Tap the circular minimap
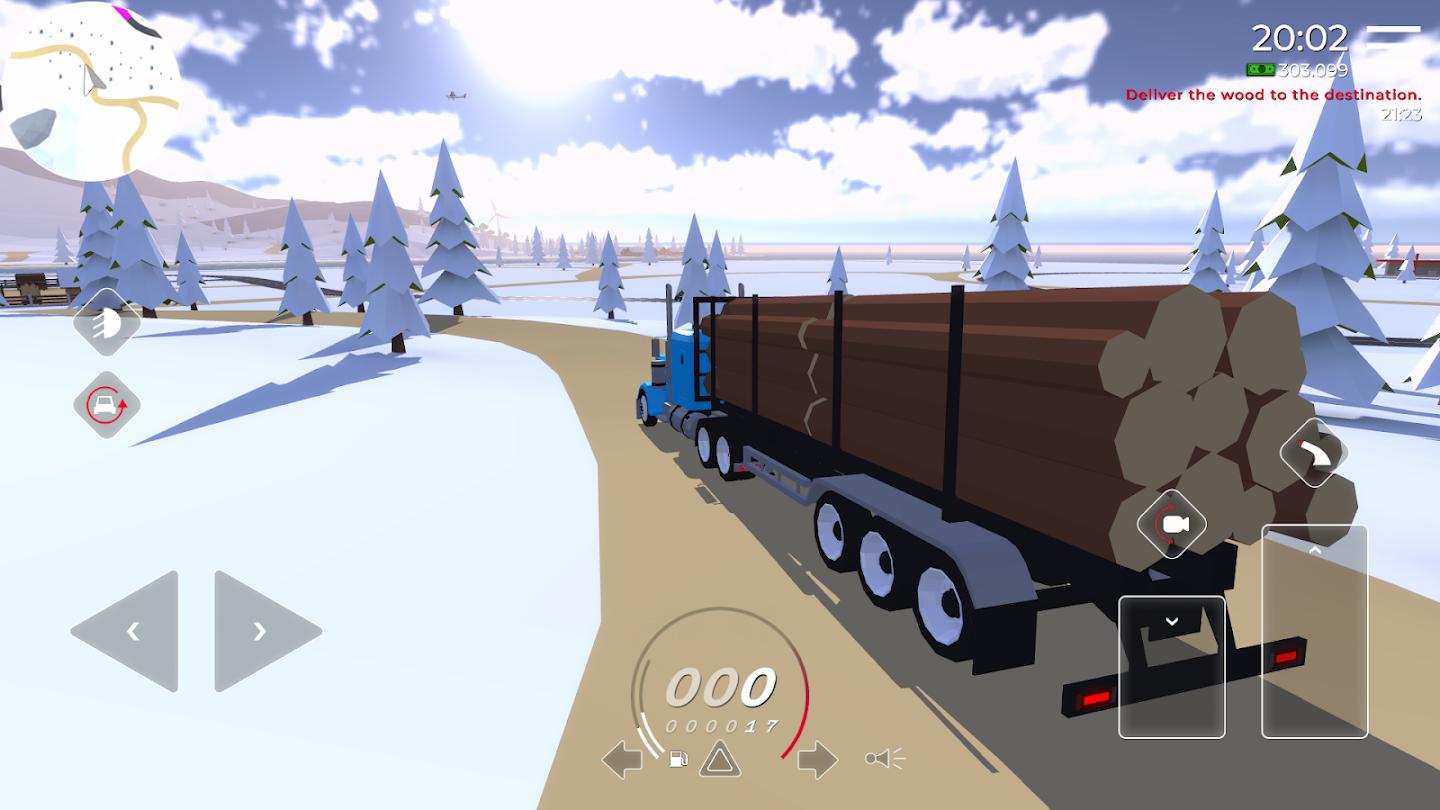The height and width of the screenshot is (810, 1440). tap(90, 92)
